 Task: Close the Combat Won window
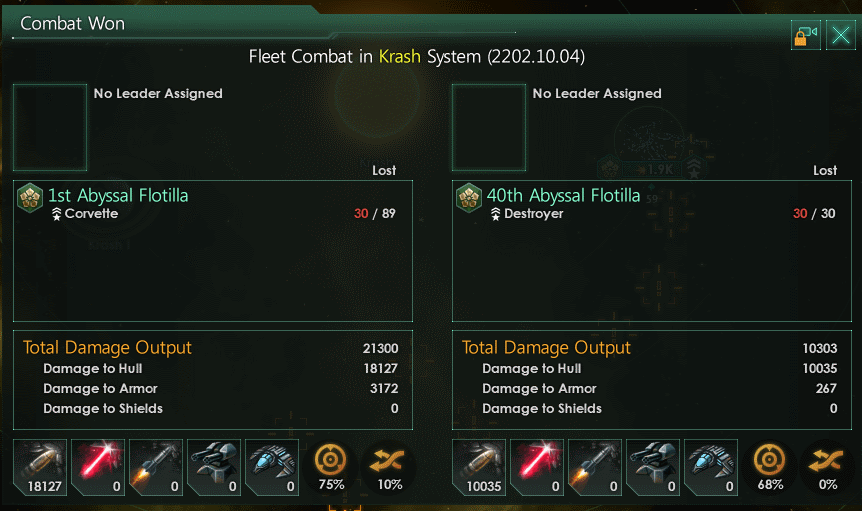pos(840,37)
